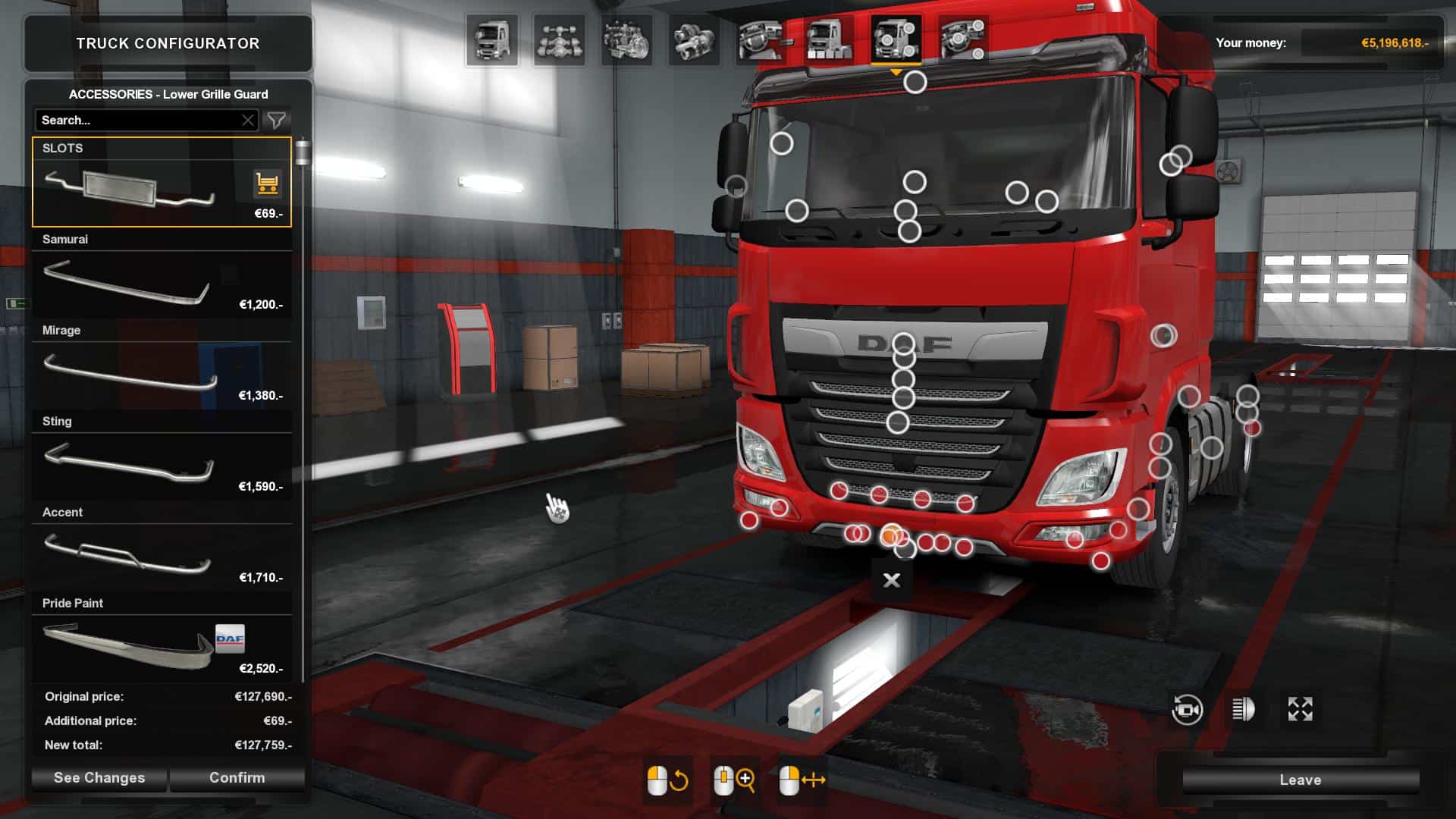Open the engine category tab
The image size is (1456, 819).
click(x=626, y=40)
